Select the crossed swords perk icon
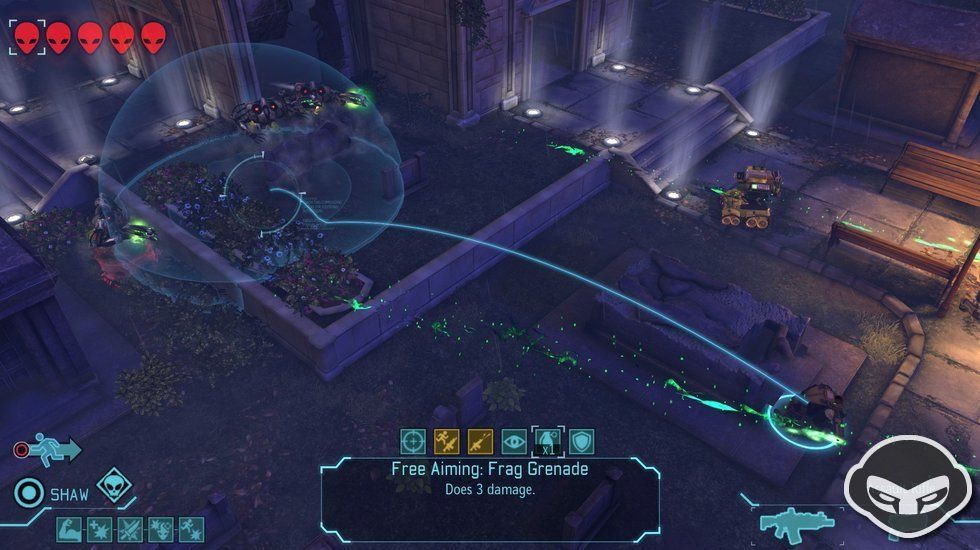Image resolution: width=980 pixels, height=550 pixels. pos(130,528)
